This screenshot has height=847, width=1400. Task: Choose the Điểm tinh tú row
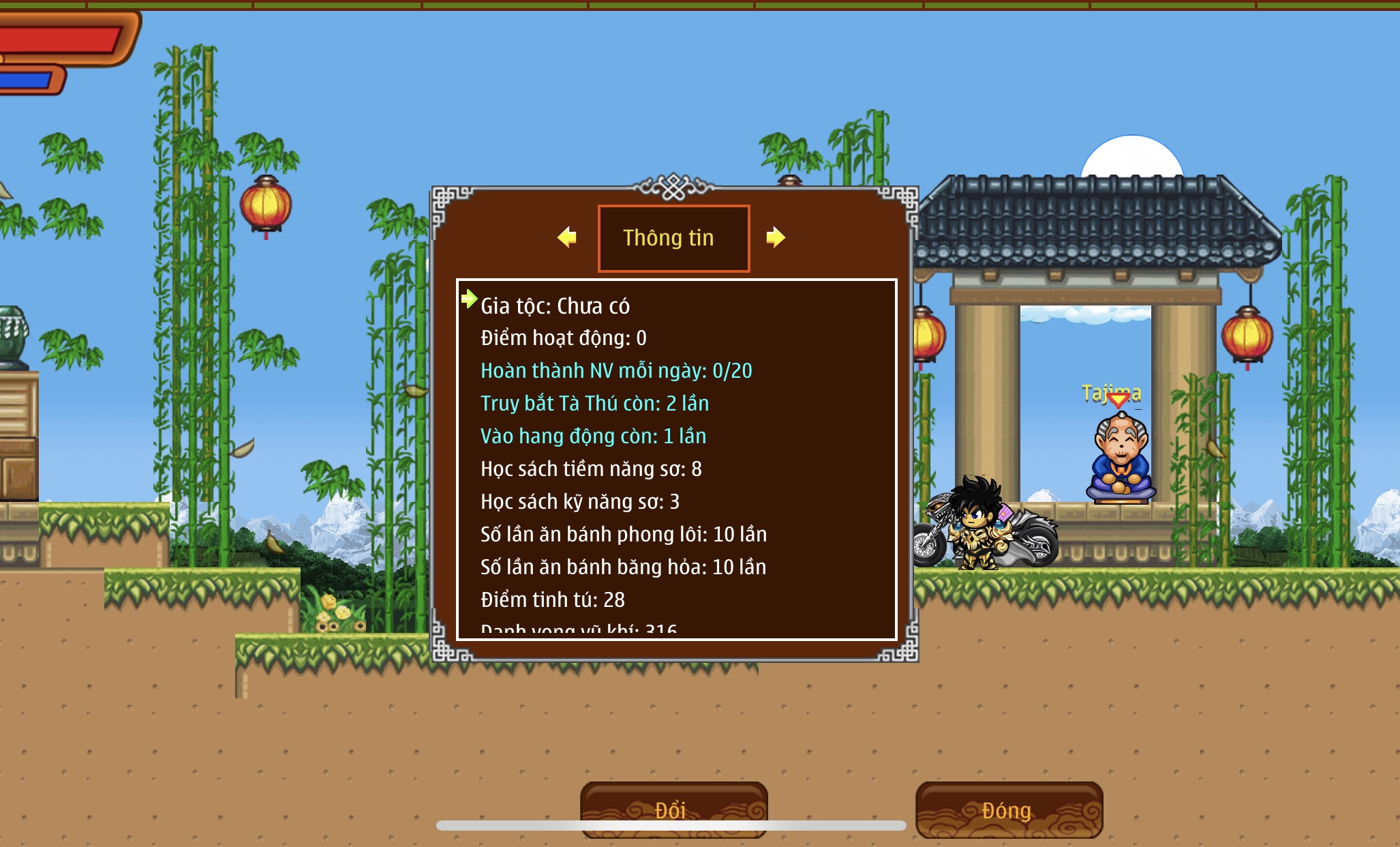click(x=553, y=600)
